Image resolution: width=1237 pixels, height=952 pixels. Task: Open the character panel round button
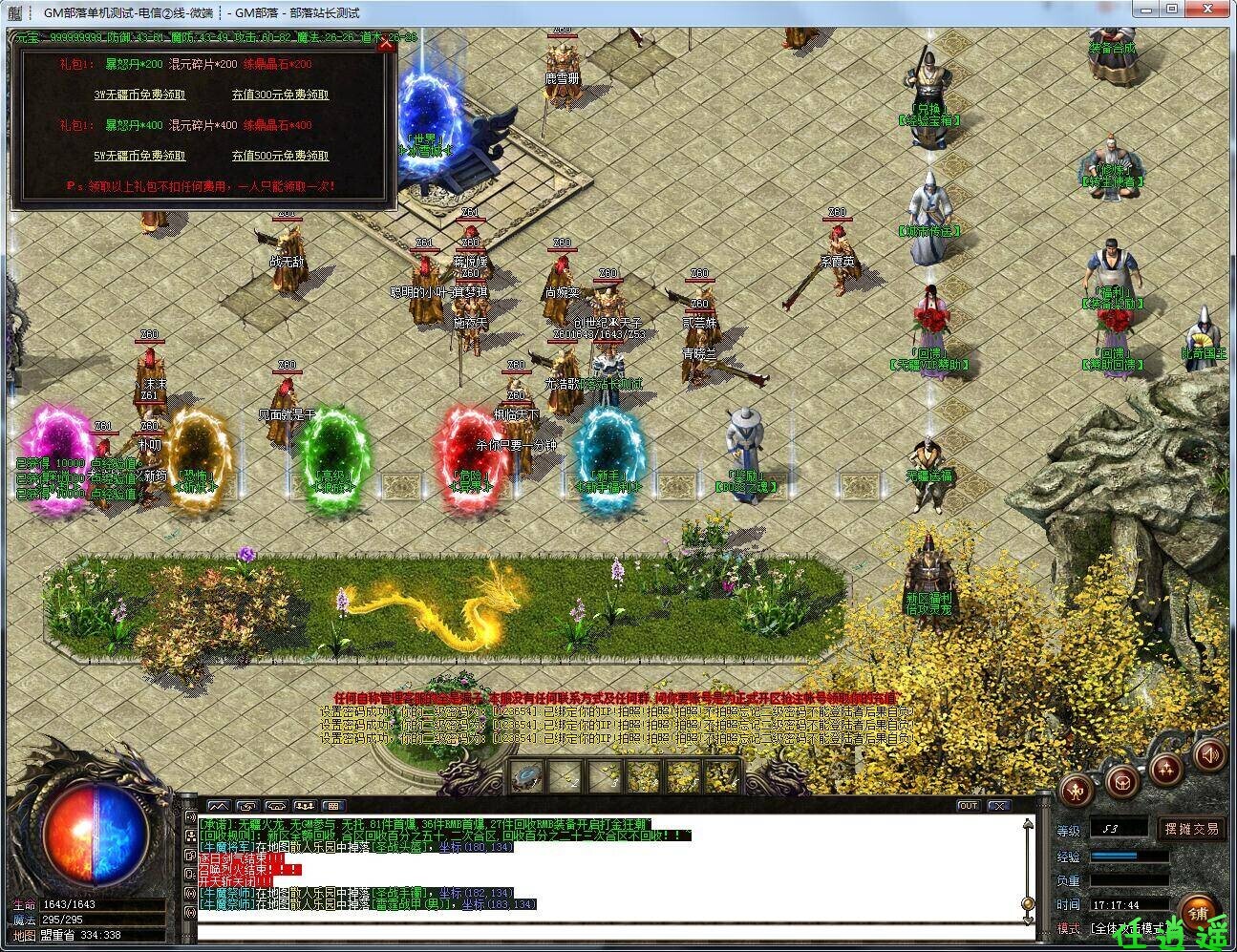pos(1077,790)
